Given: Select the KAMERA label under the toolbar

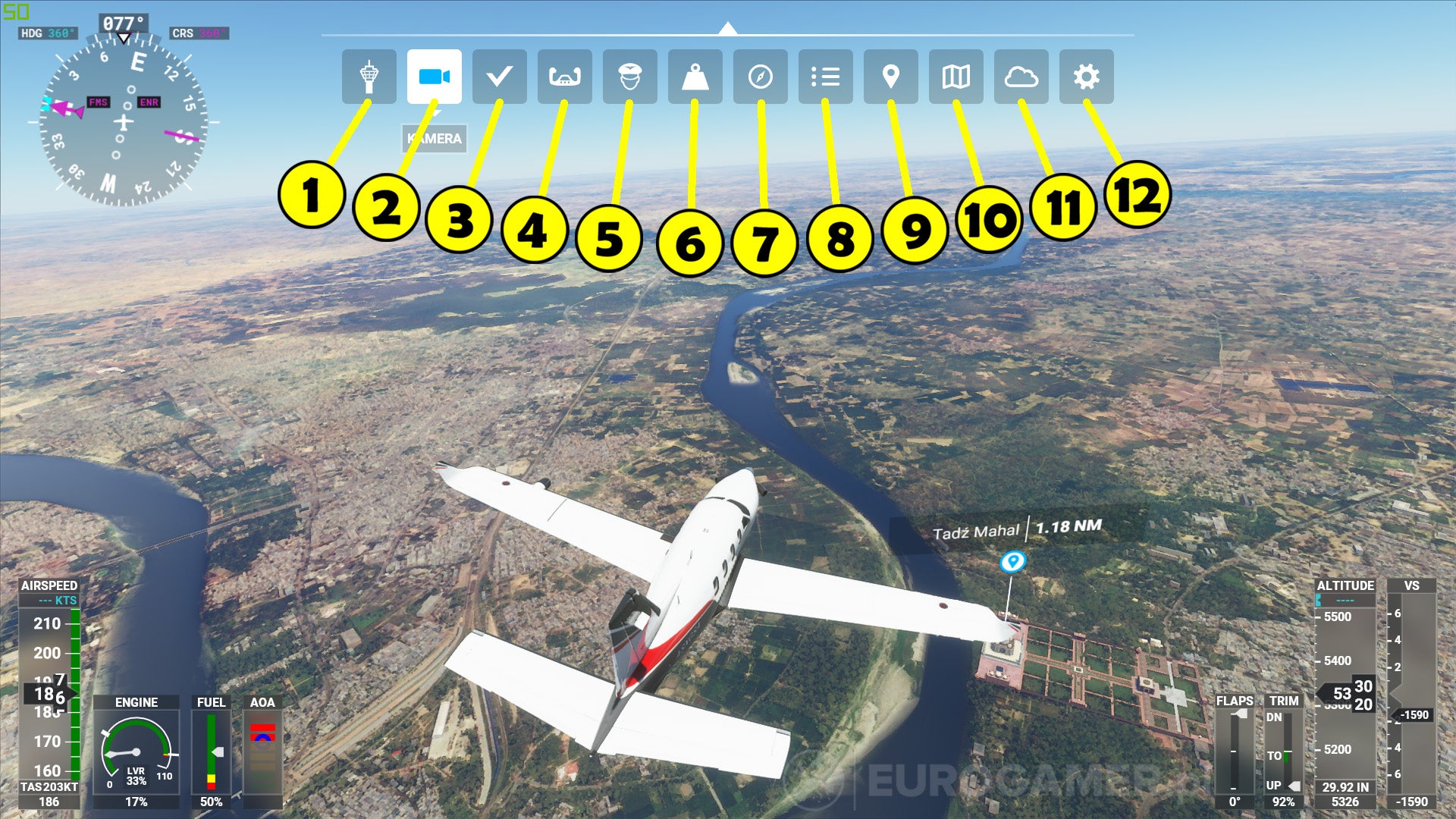Looking at the screenshot, I should tap(435, 140).
